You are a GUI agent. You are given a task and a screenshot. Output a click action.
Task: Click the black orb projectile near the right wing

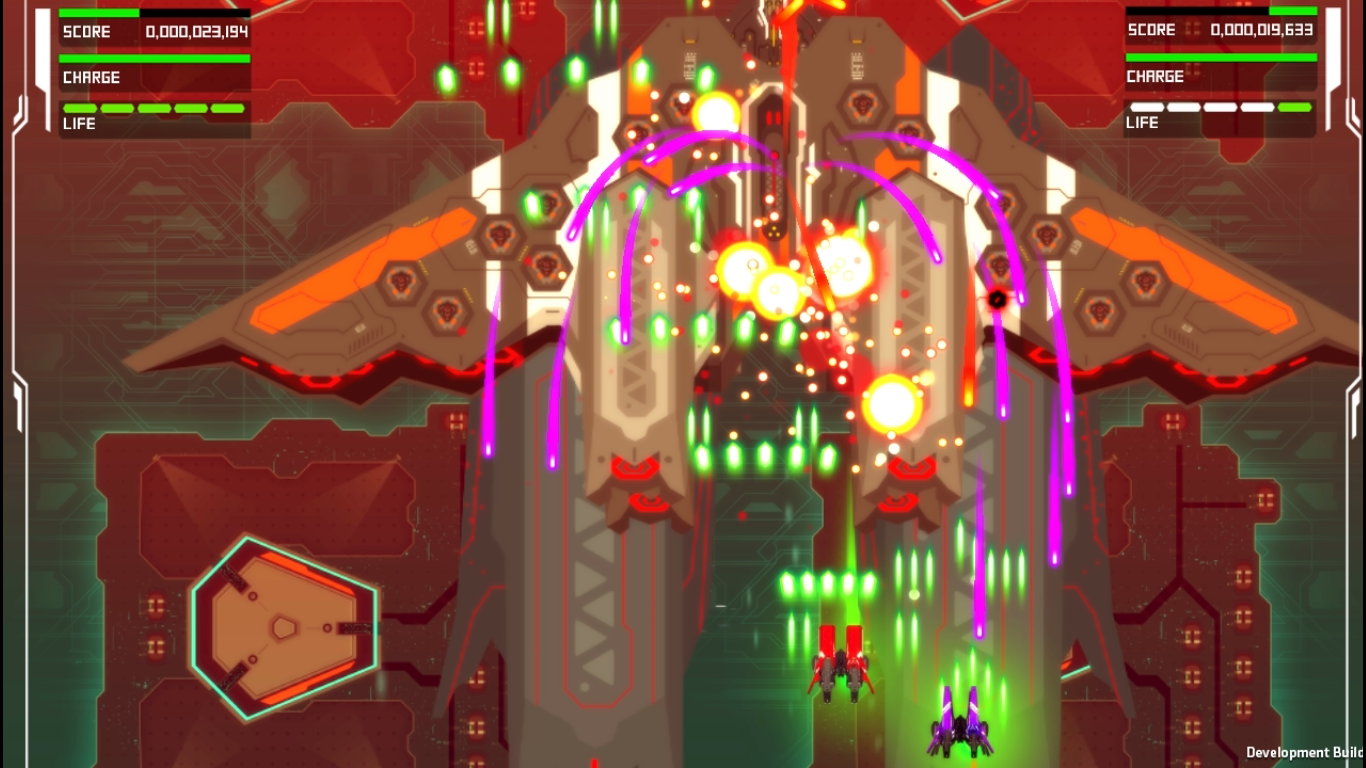[x=997, y=297]
